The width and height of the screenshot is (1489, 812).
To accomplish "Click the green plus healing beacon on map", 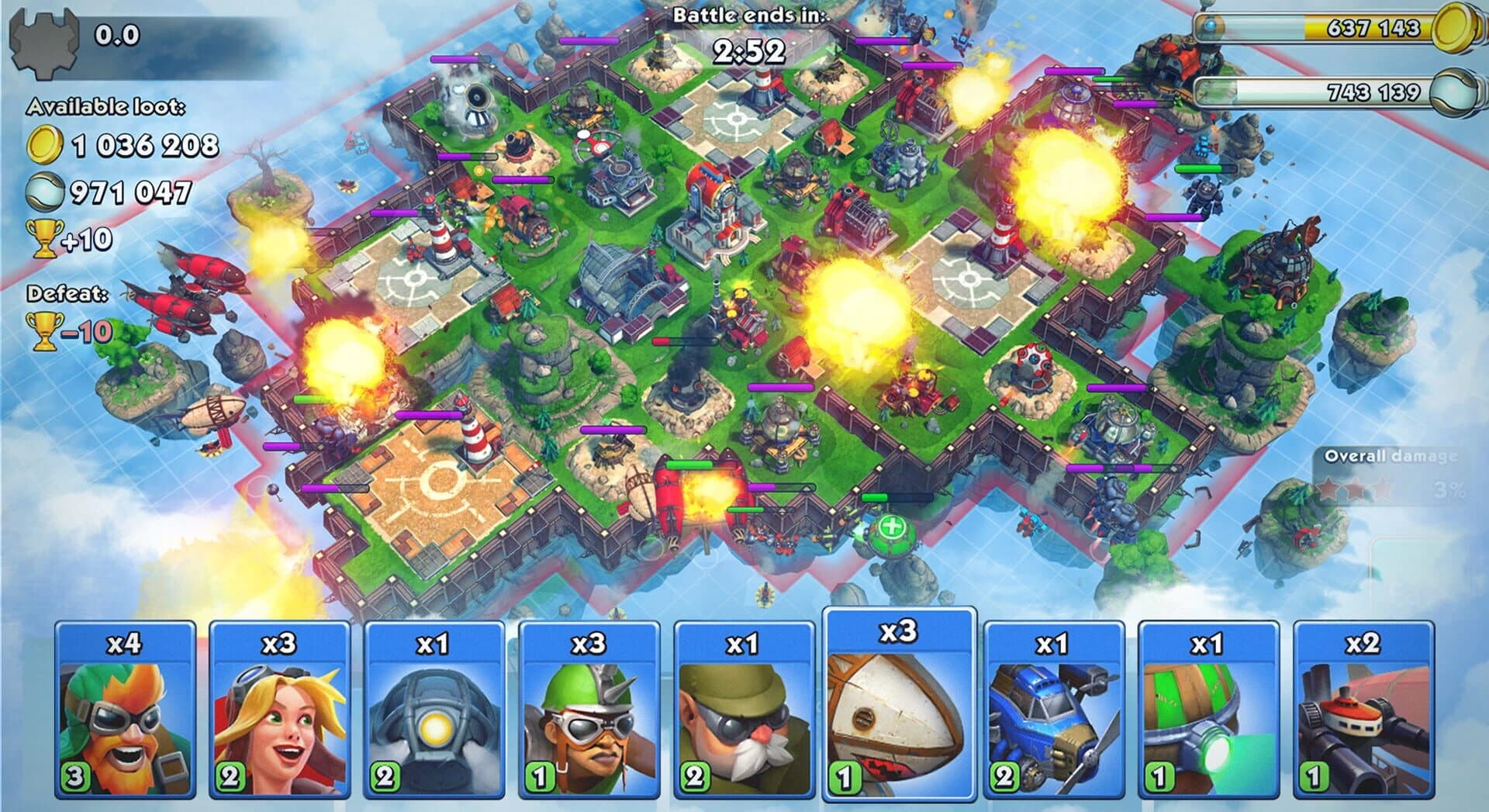I will tap(893, 527).
